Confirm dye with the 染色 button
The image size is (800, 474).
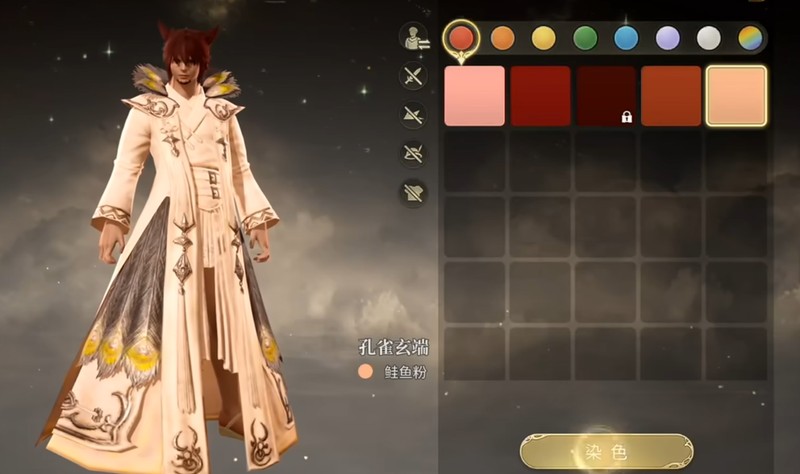606,452
